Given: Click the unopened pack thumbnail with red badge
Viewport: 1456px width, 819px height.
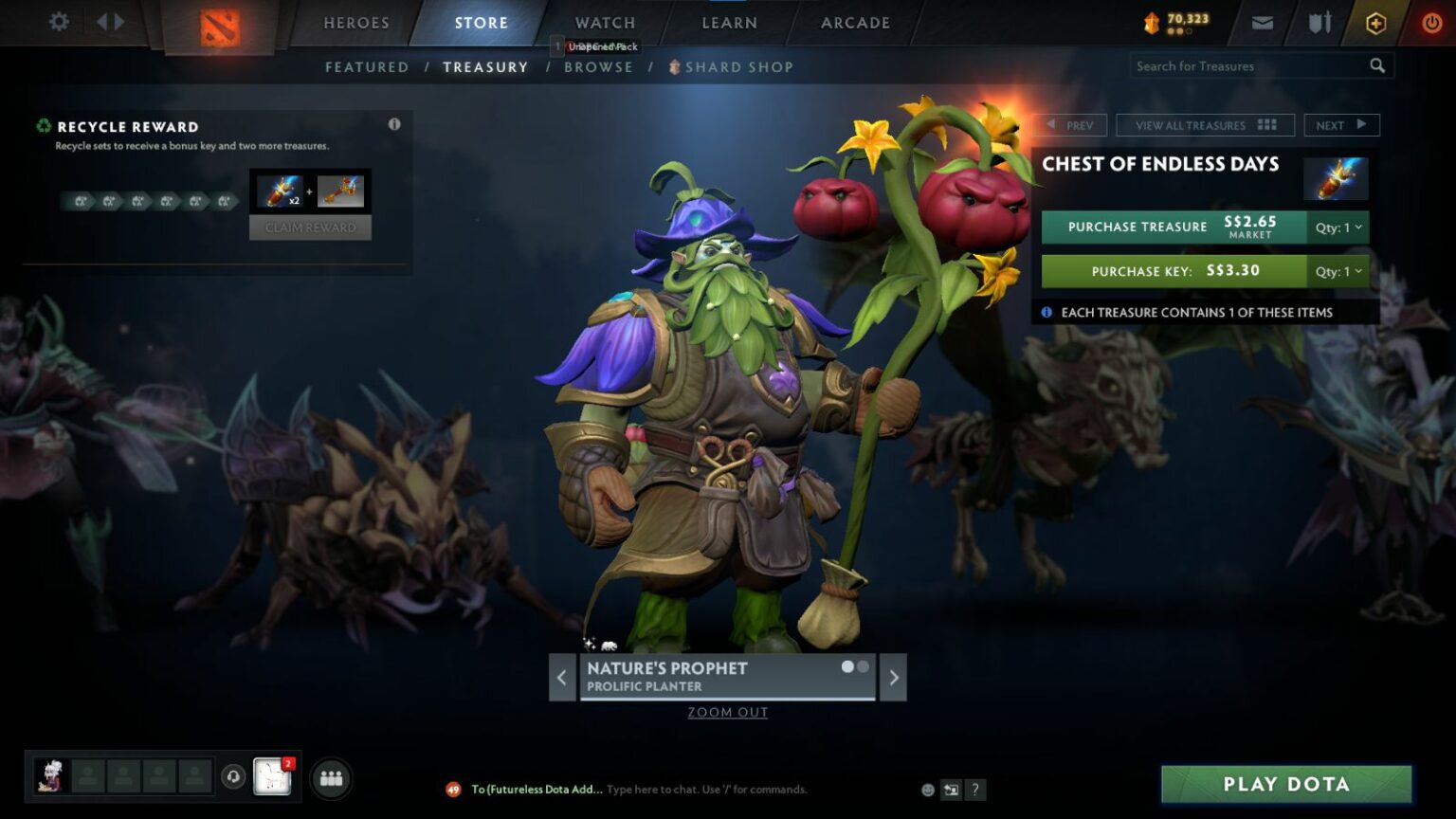Looking at the screenshot, I should coord(272,775).
